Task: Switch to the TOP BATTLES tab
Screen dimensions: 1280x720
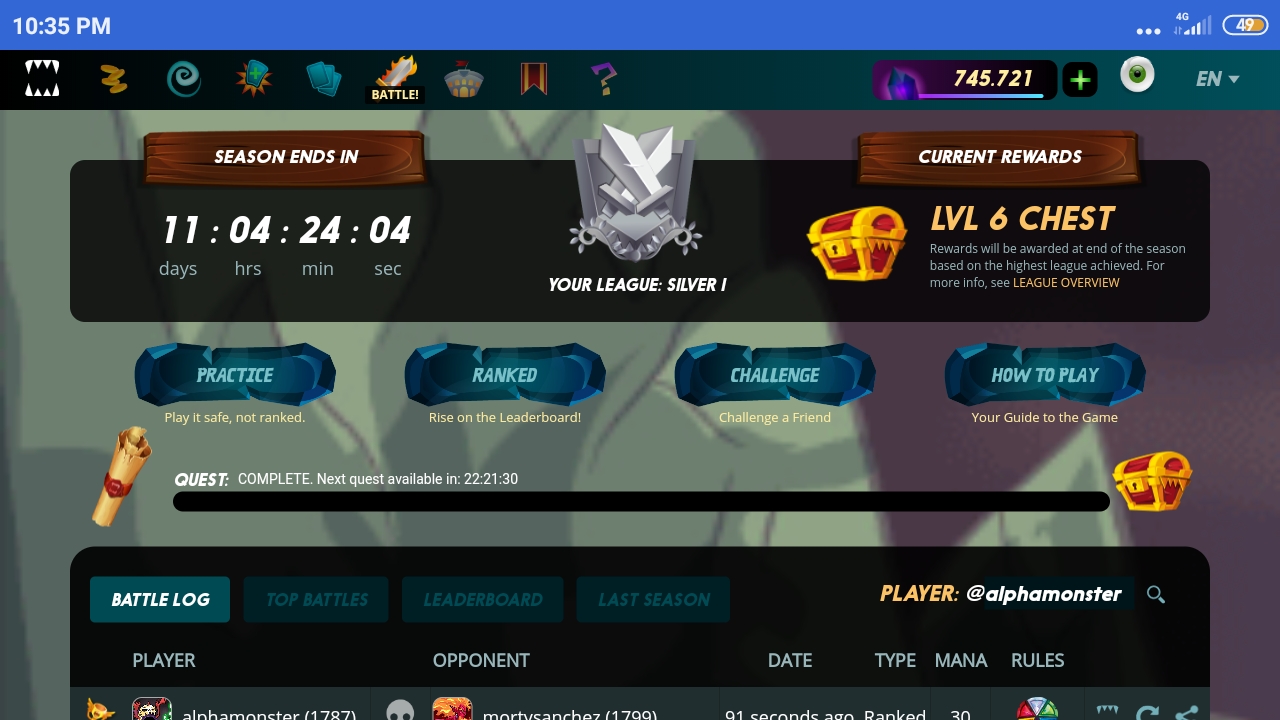Action: (315, 599)
